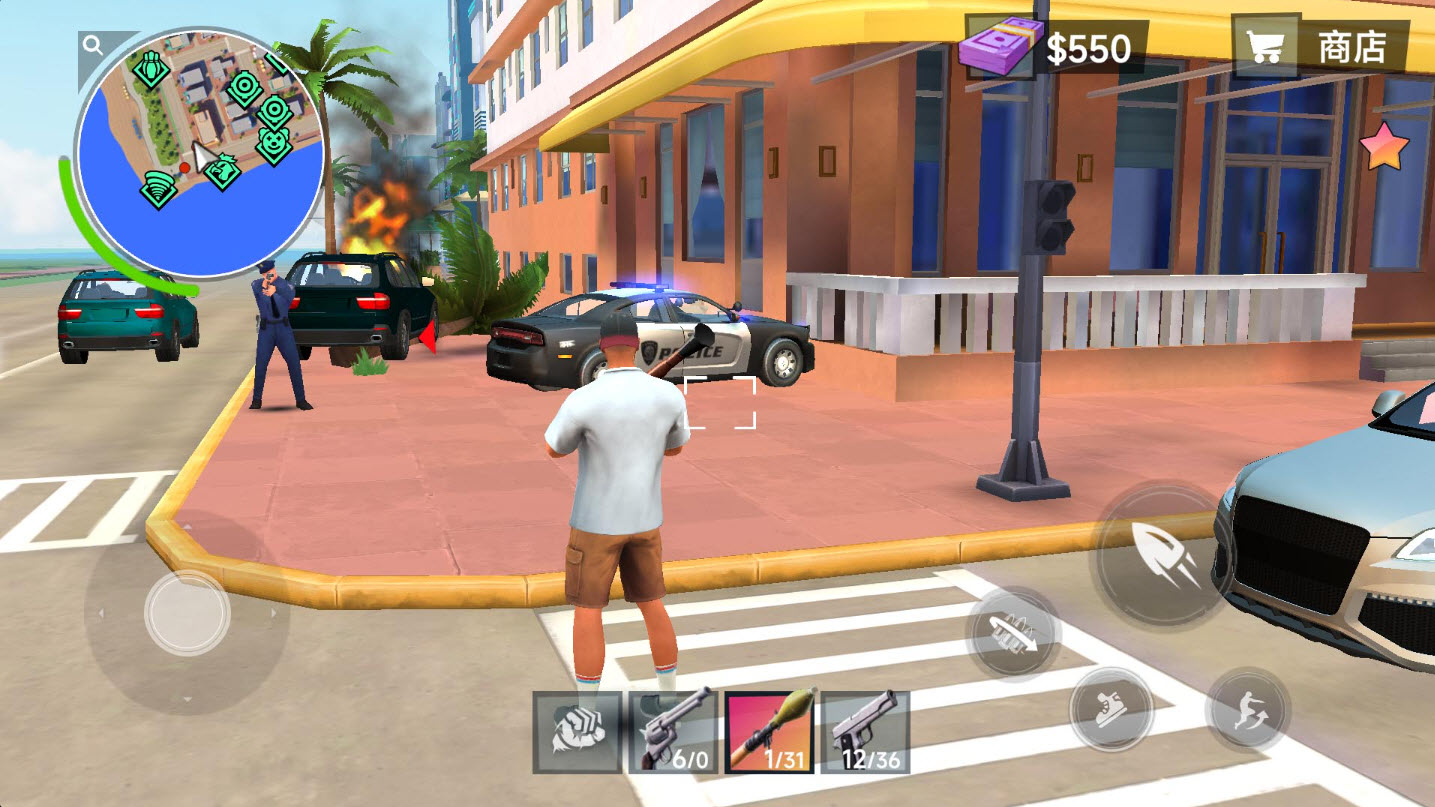
Task: Tap the virtual movement joystick
Action: pos(187,612)
